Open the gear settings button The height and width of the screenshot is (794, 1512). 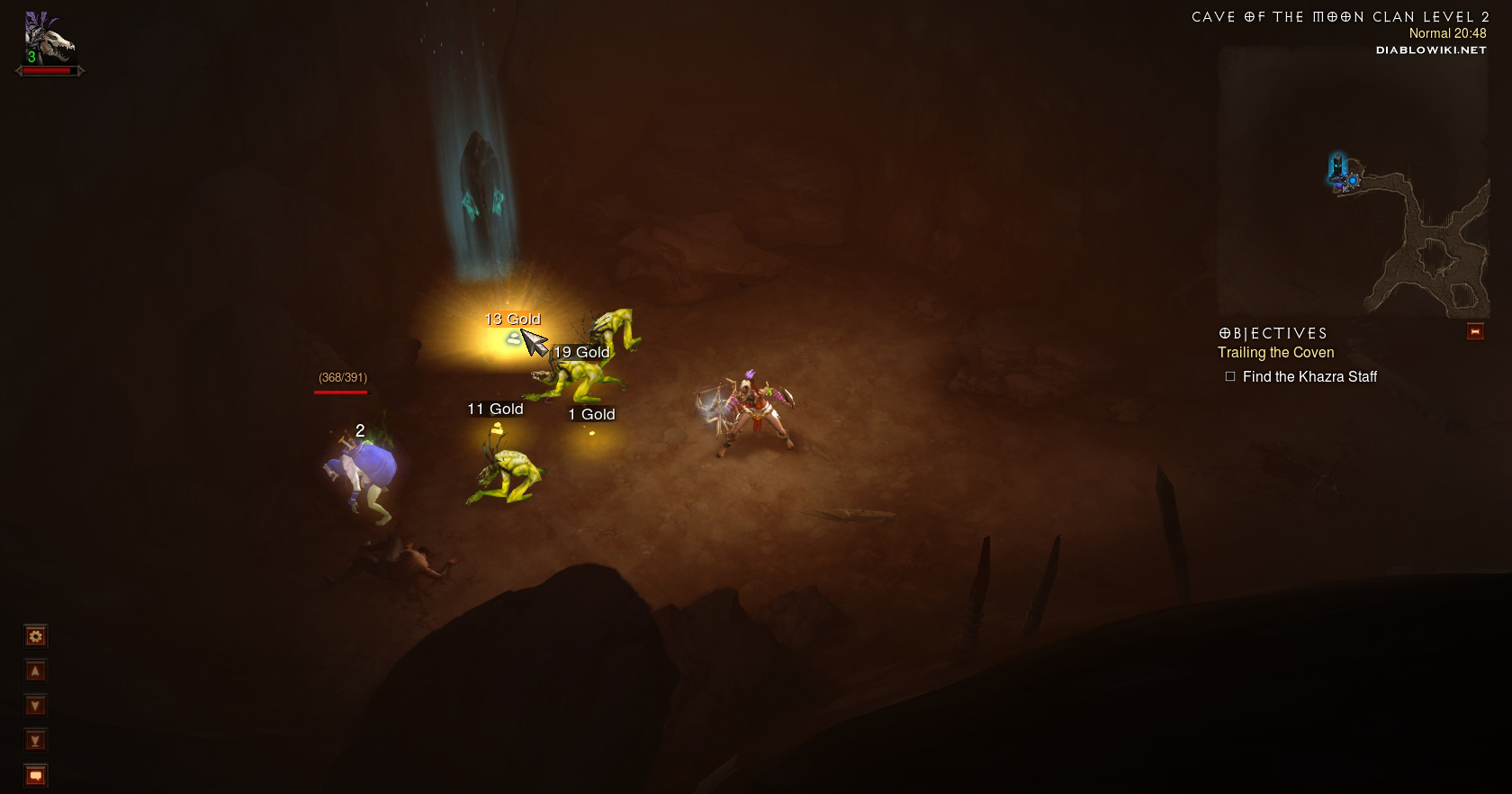click(35, 636)
